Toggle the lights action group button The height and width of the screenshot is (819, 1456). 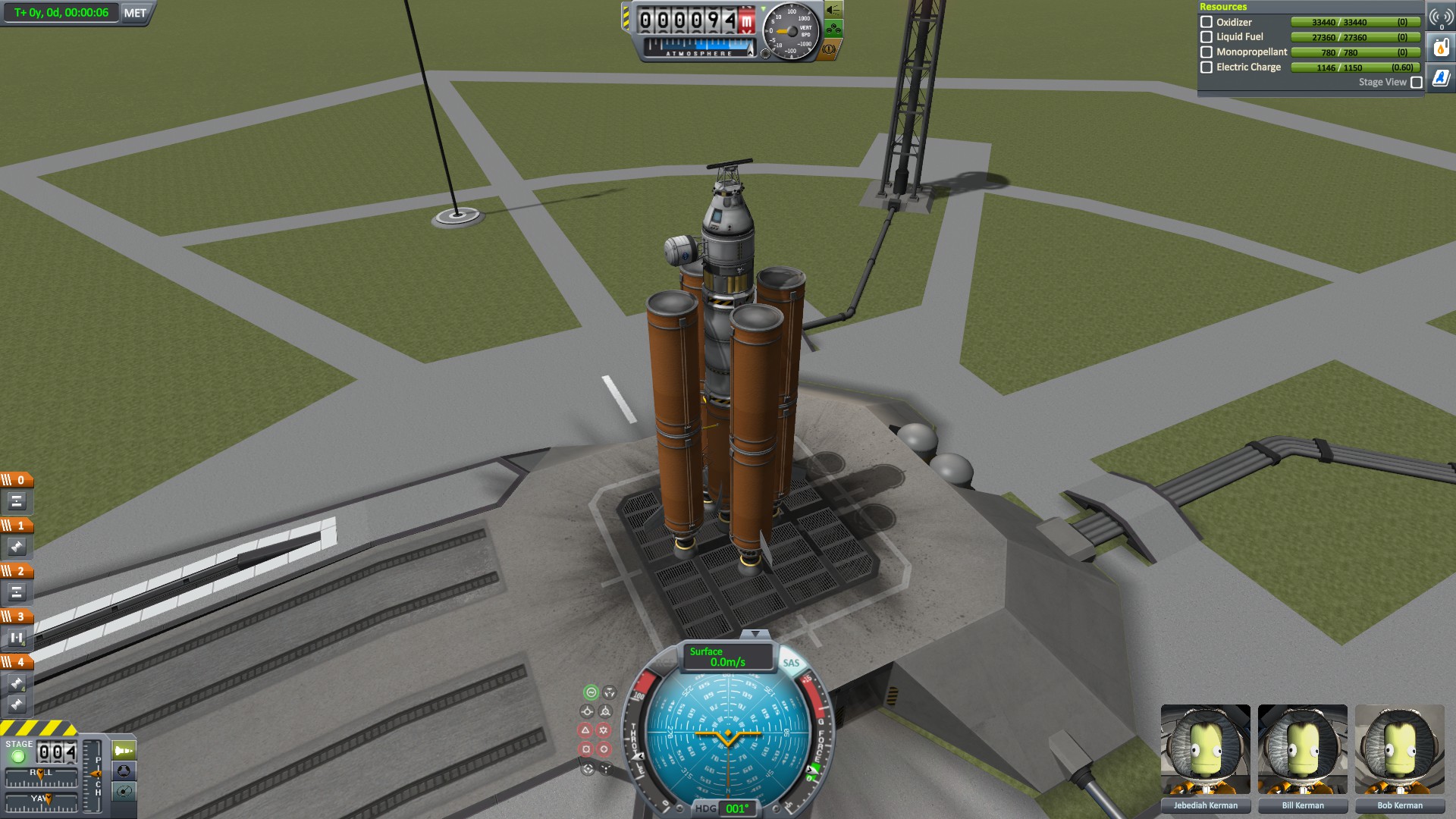833,10
